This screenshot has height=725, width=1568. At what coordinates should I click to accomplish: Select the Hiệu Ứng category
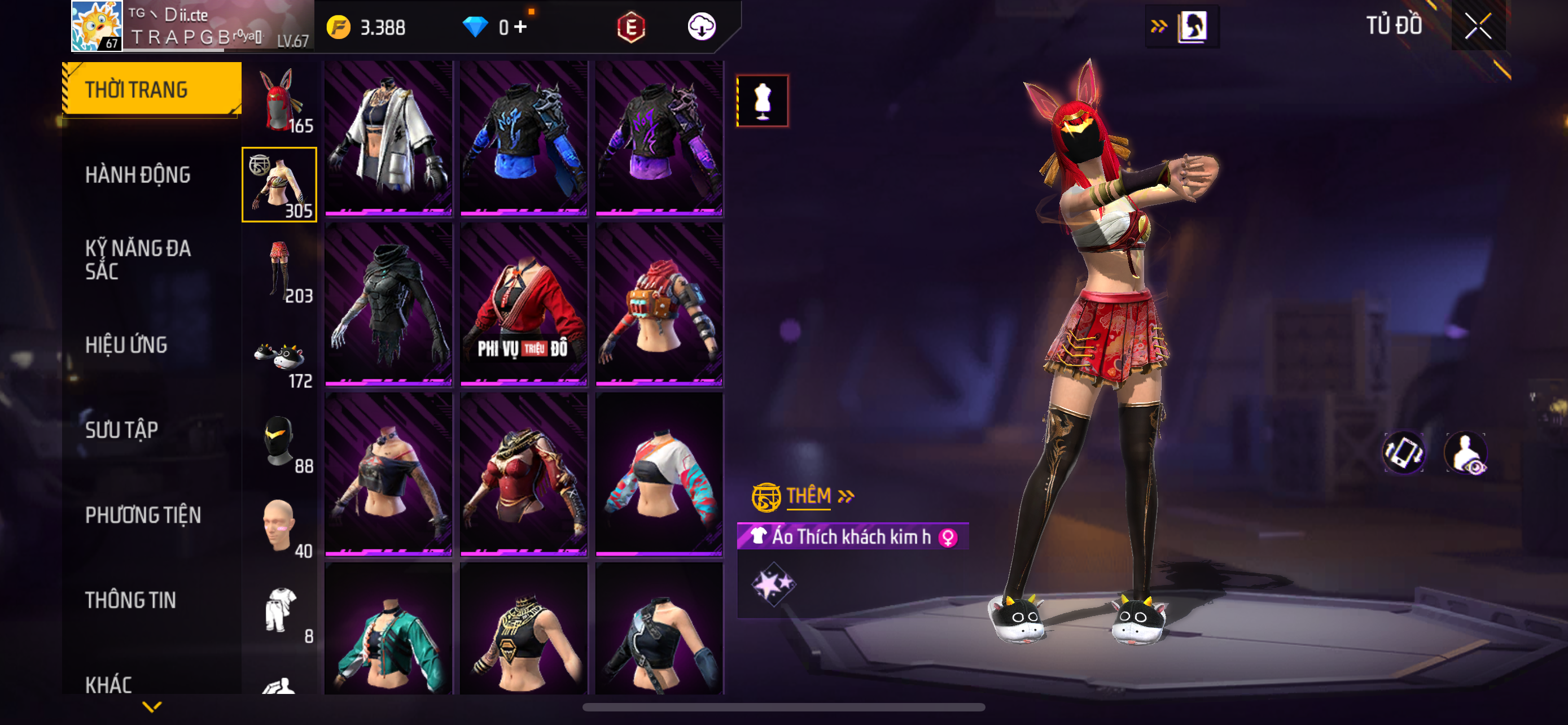pos(126,345)
